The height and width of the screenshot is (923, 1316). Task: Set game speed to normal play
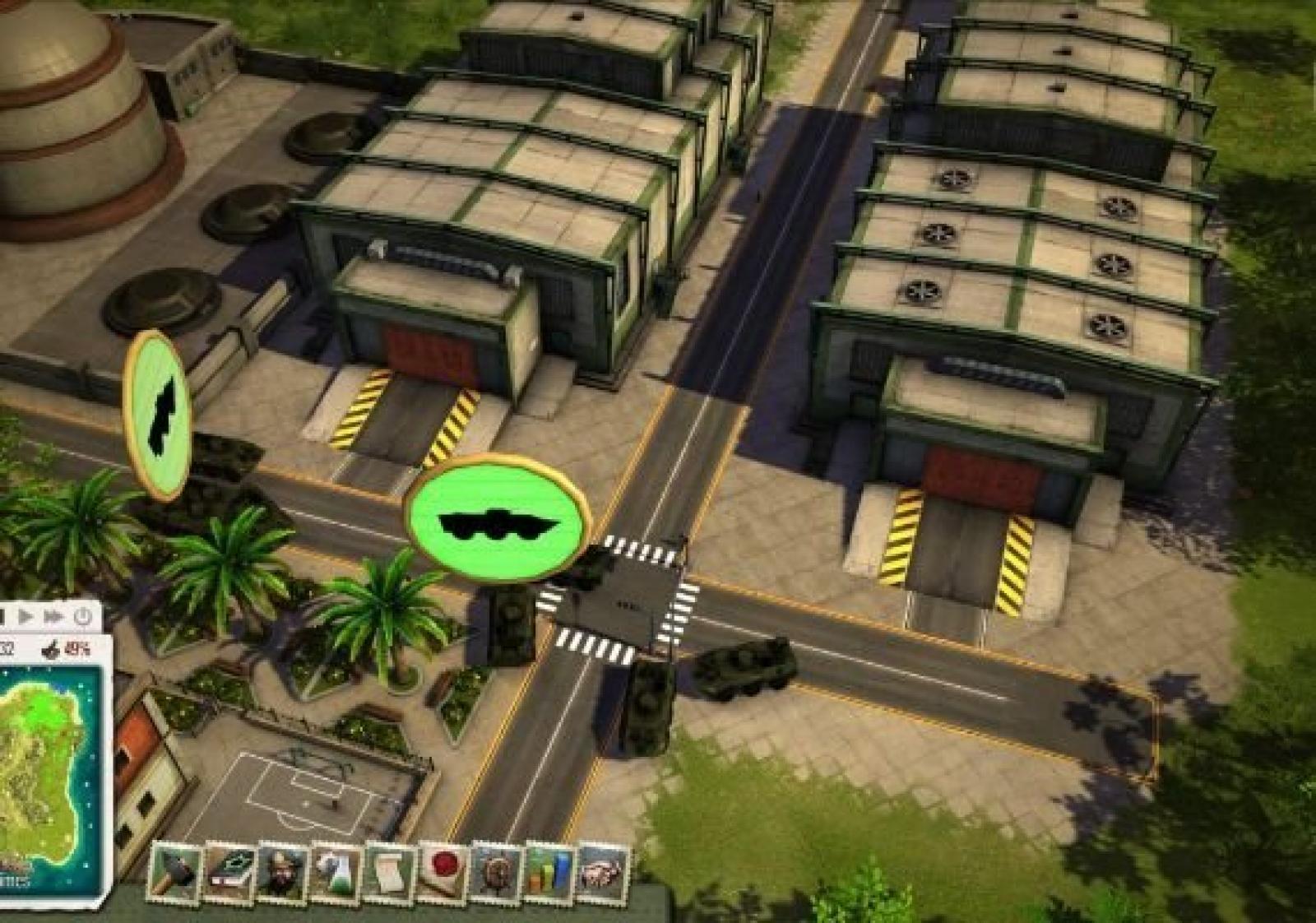point(25,616)
